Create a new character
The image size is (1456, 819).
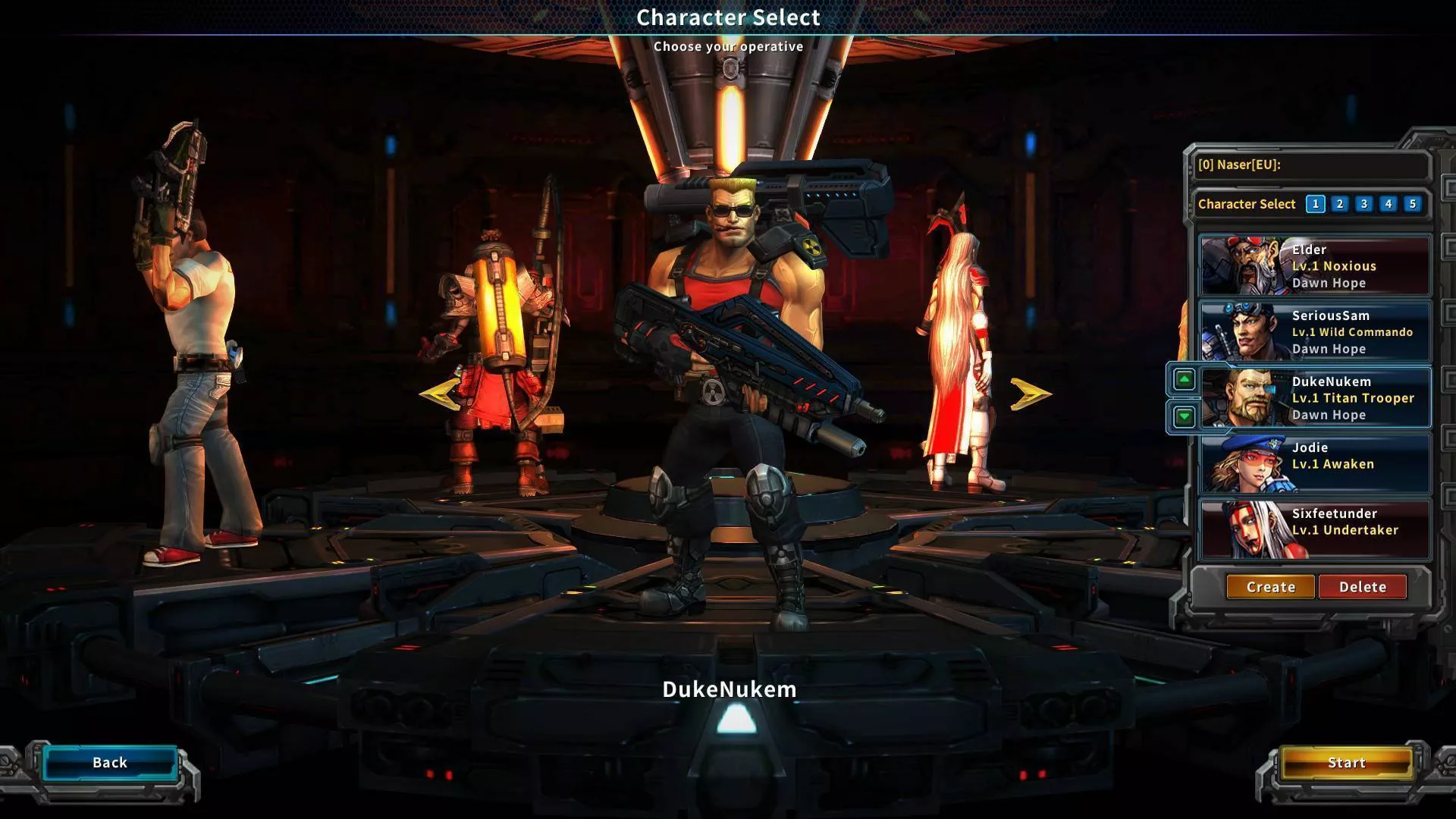1270,587
